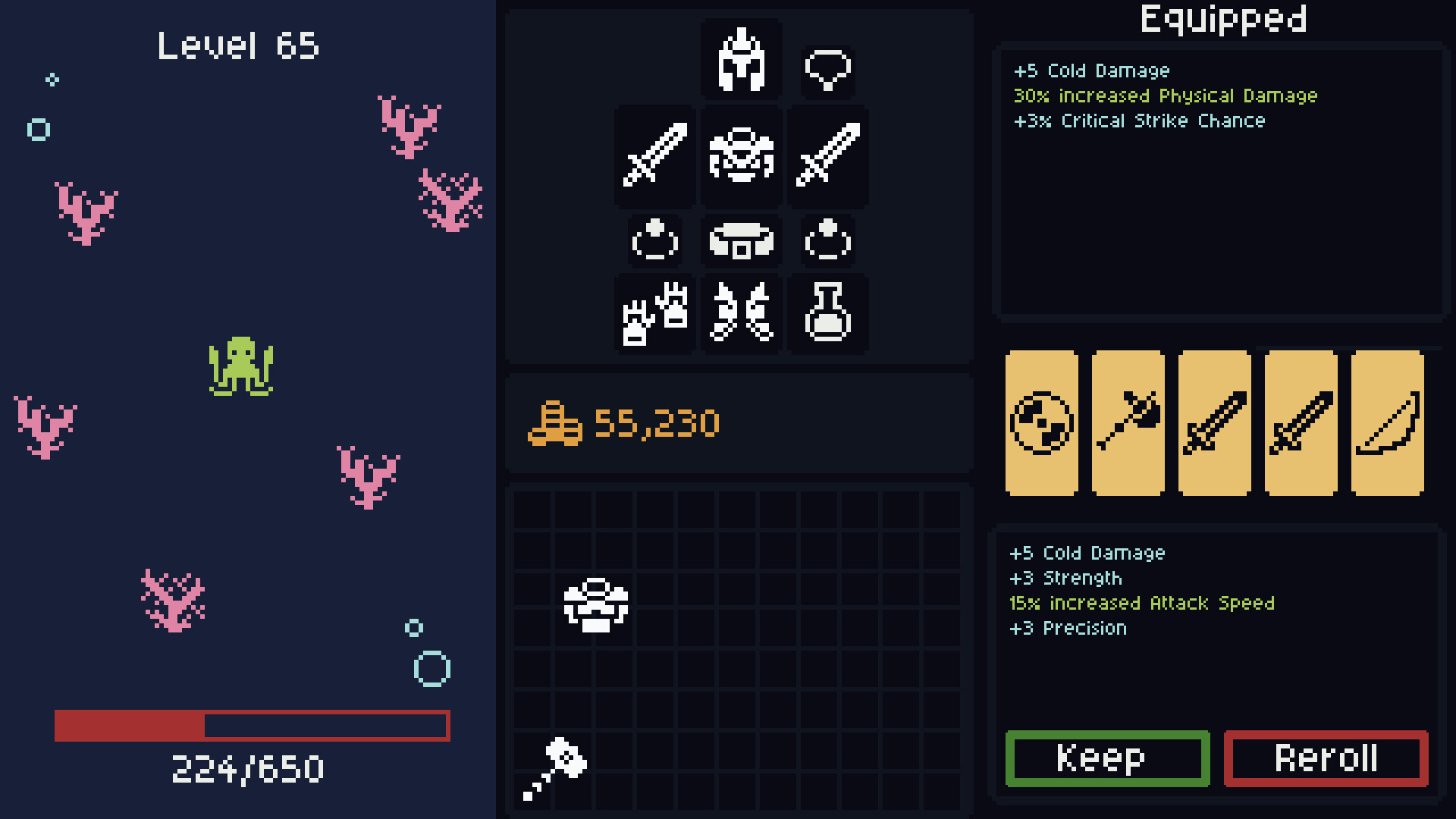Click the chest armor equipment slot
Viewport: 1456px width, 819px height.
[741, 158]
